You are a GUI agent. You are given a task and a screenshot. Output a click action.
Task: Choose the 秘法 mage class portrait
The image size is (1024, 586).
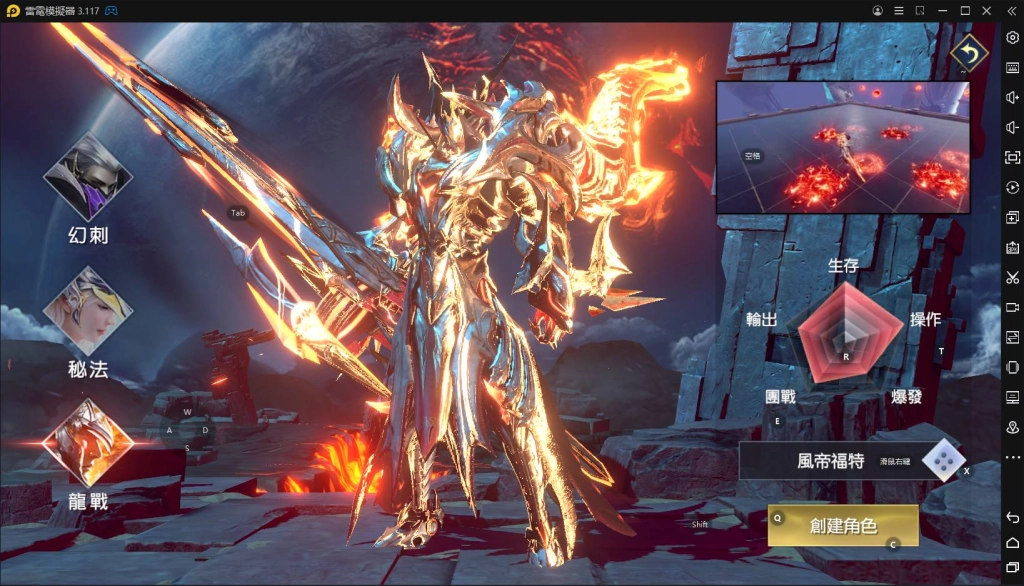pos(88,311)
